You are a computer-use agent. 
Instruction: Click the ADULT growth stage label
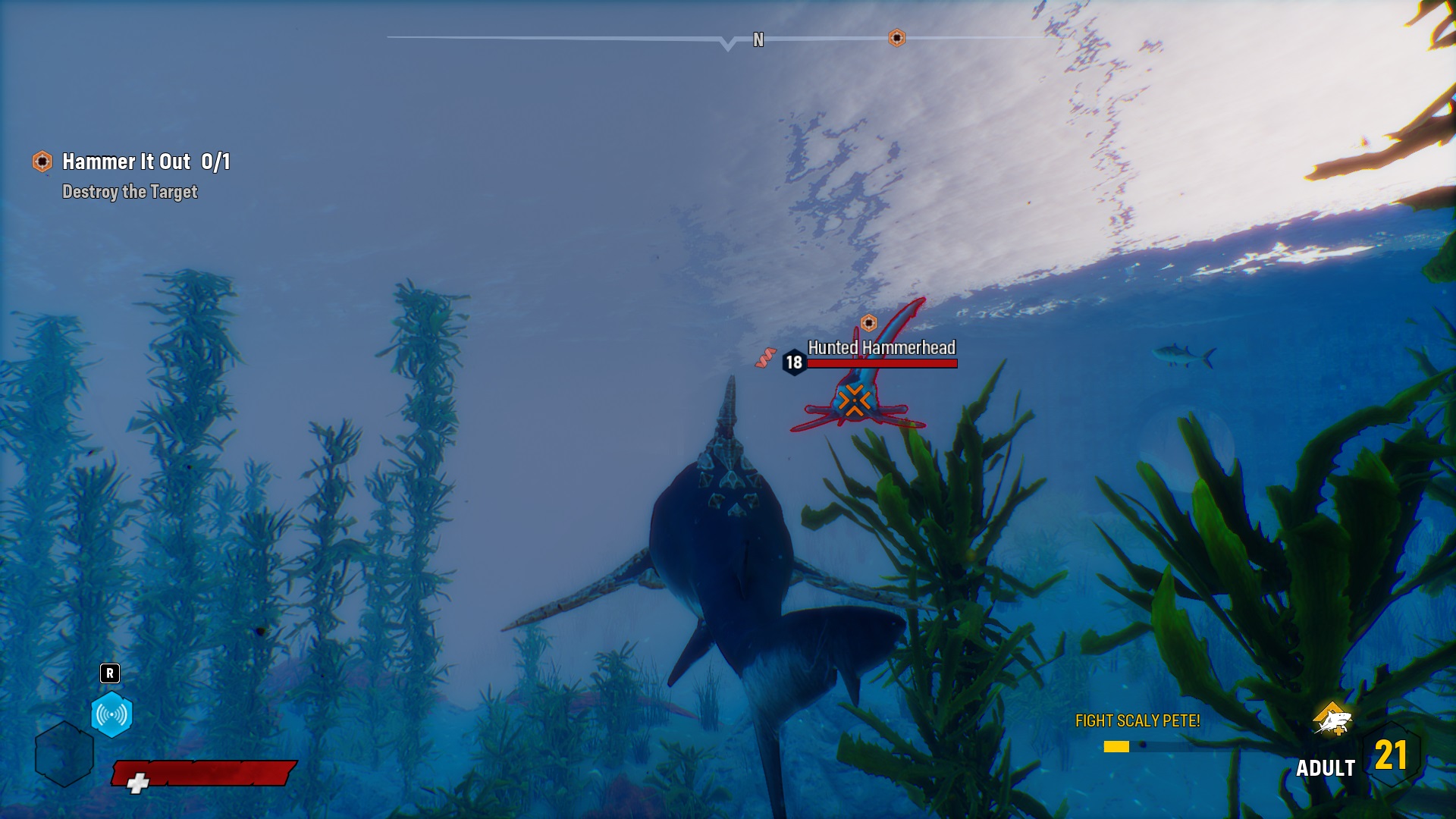click(1327, 768)
